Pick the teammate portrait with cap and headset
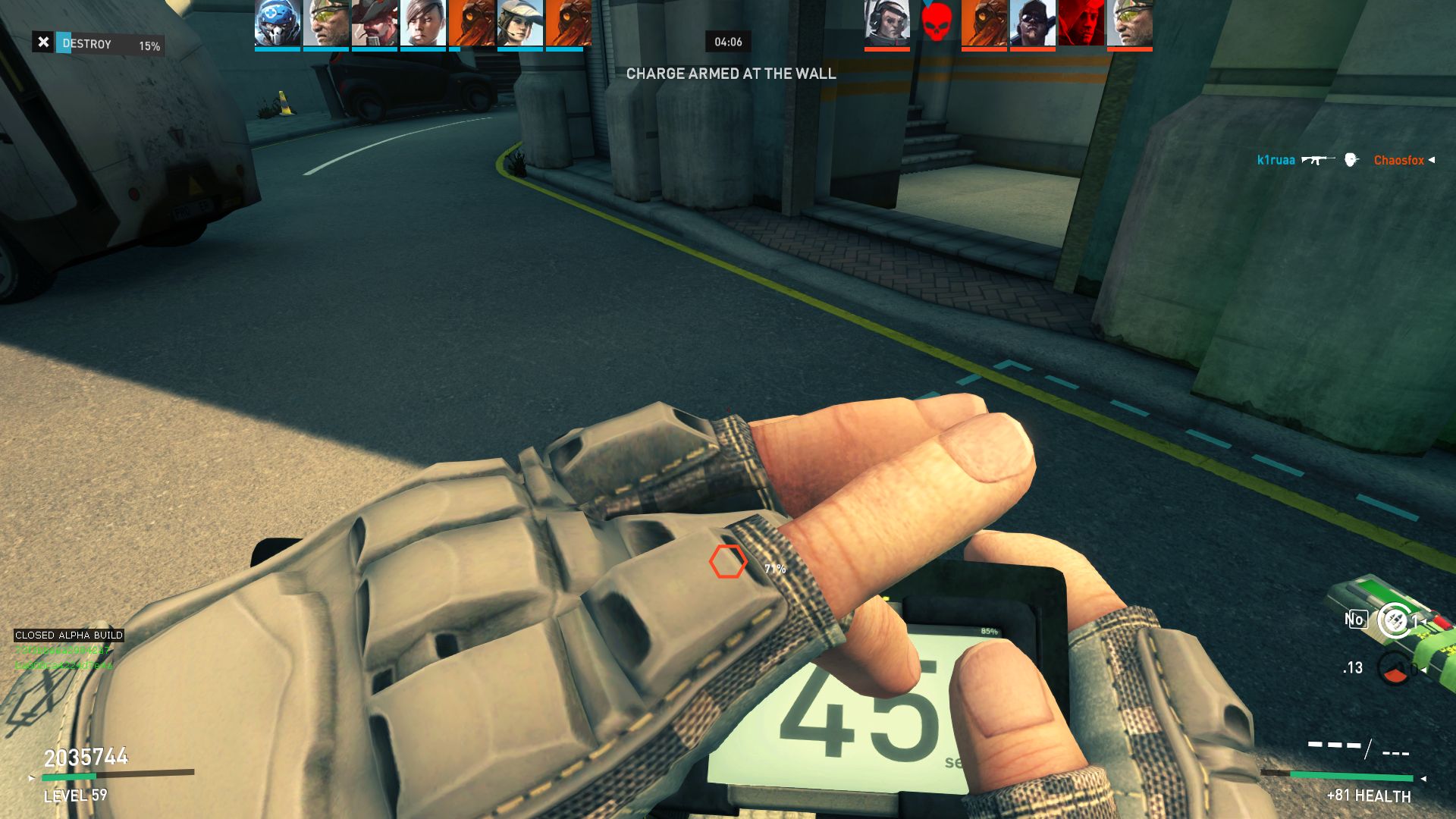 pyautogui.click(x=519, y=24)
